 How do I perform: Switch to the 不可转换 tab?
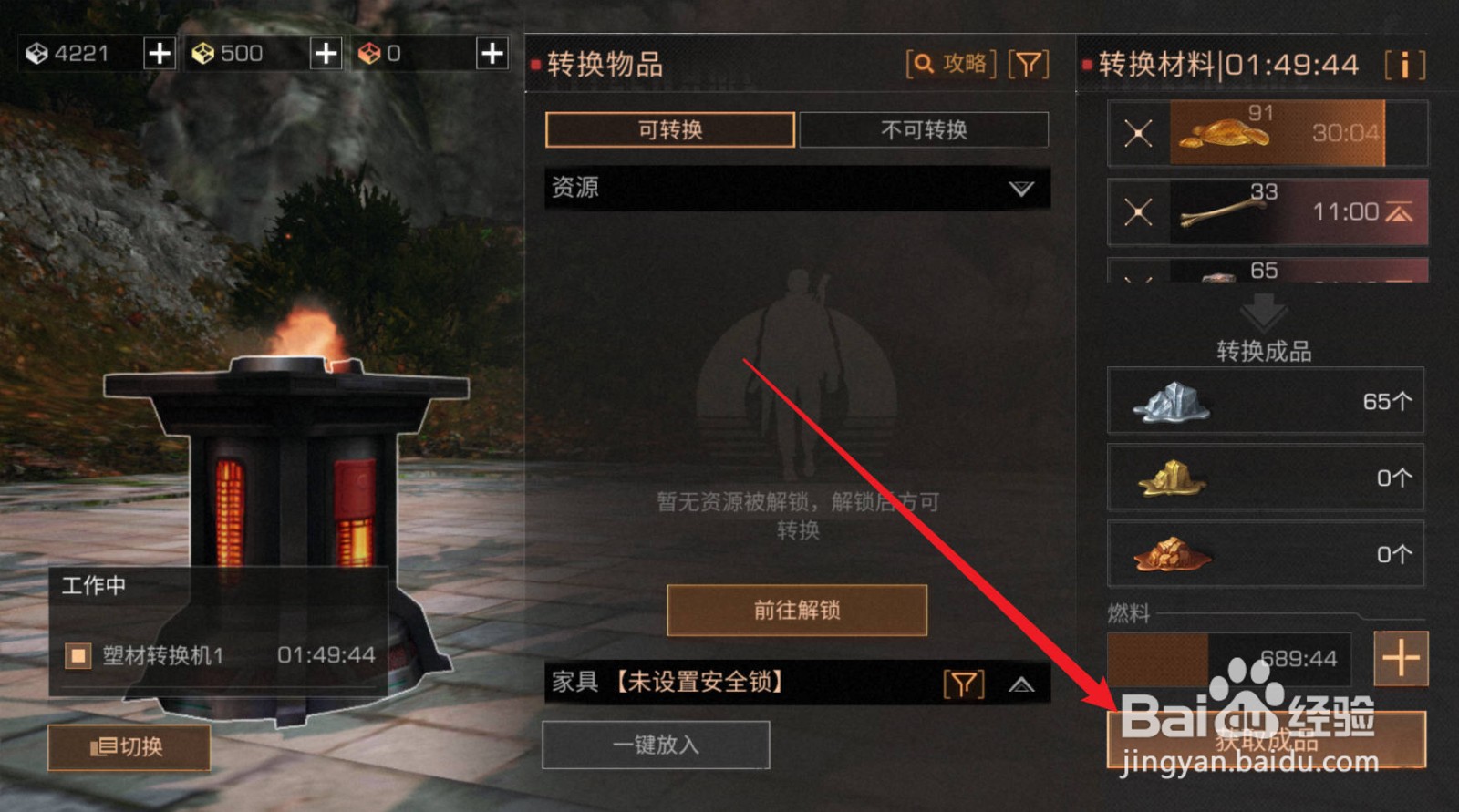point(924,129)
